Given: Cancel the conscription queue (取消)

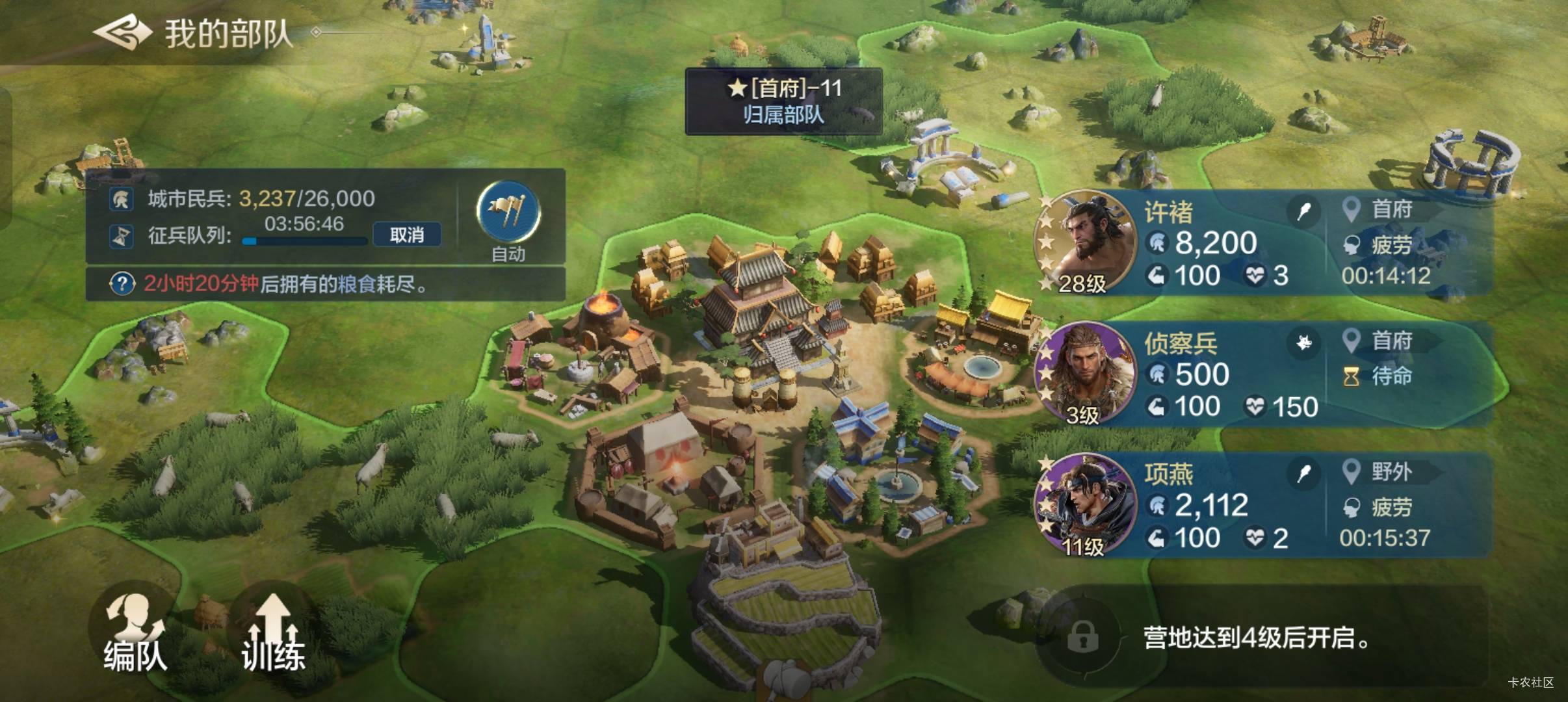Looking at the screenshot, I should coord(407,235).
